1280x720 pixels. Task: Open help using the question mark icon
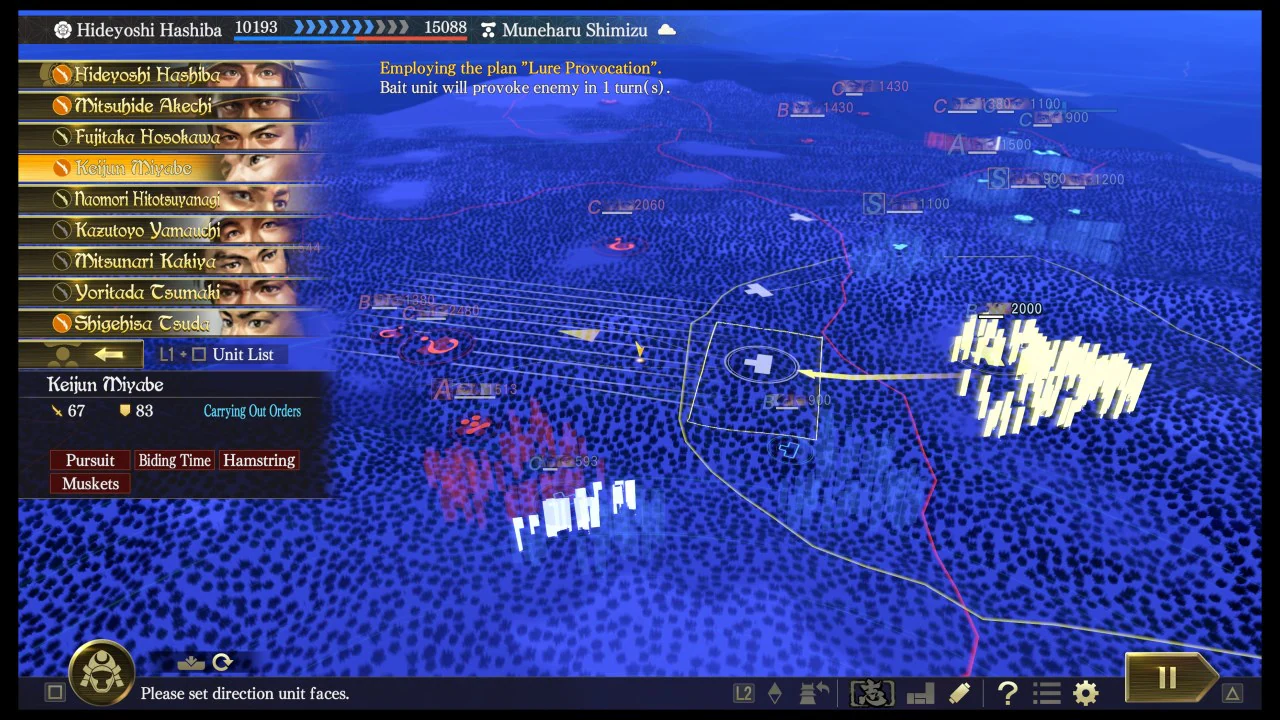coord(1007,692)
